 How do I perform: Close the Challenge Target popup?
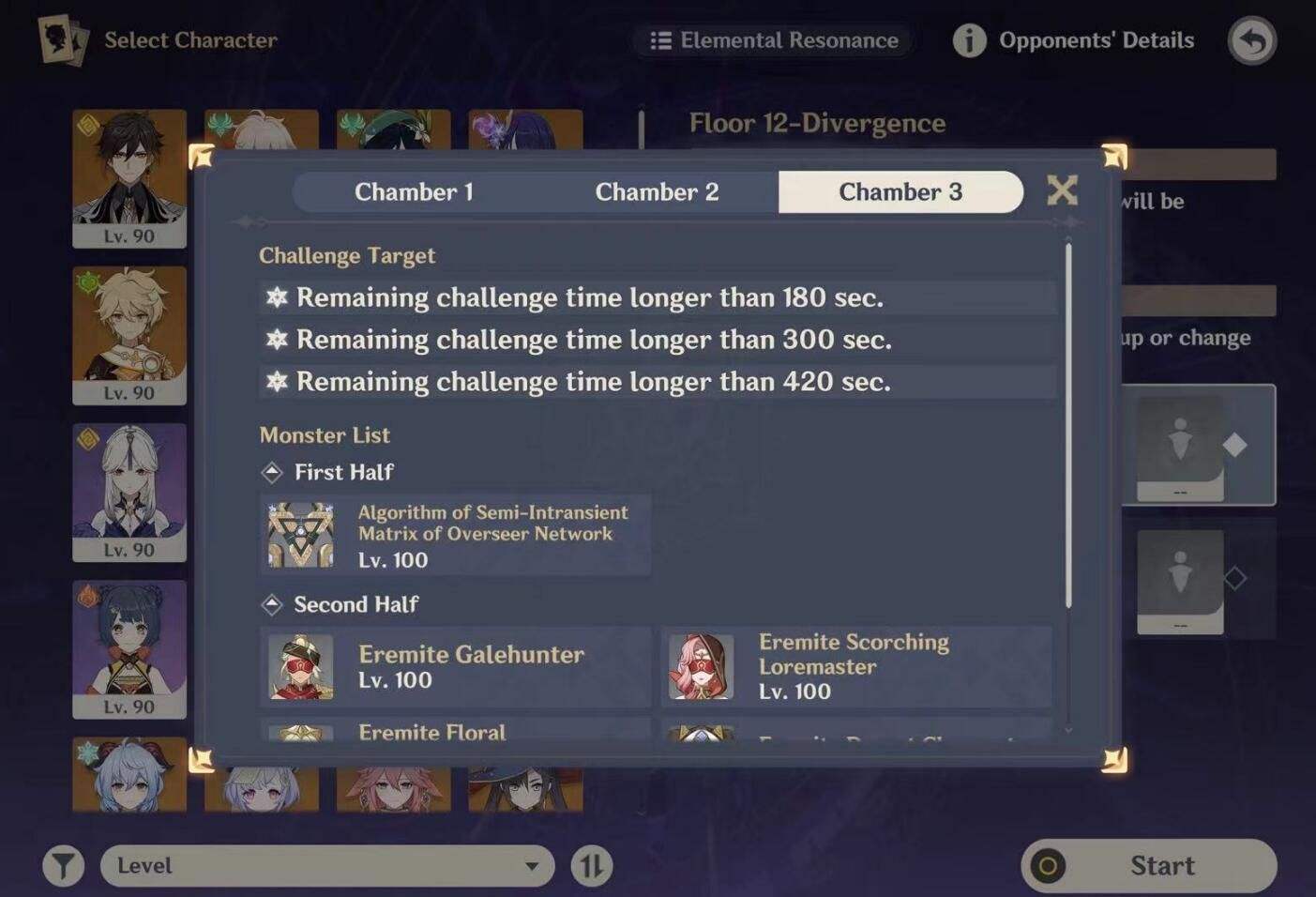pyautogui.click(x=1063, y=189)
